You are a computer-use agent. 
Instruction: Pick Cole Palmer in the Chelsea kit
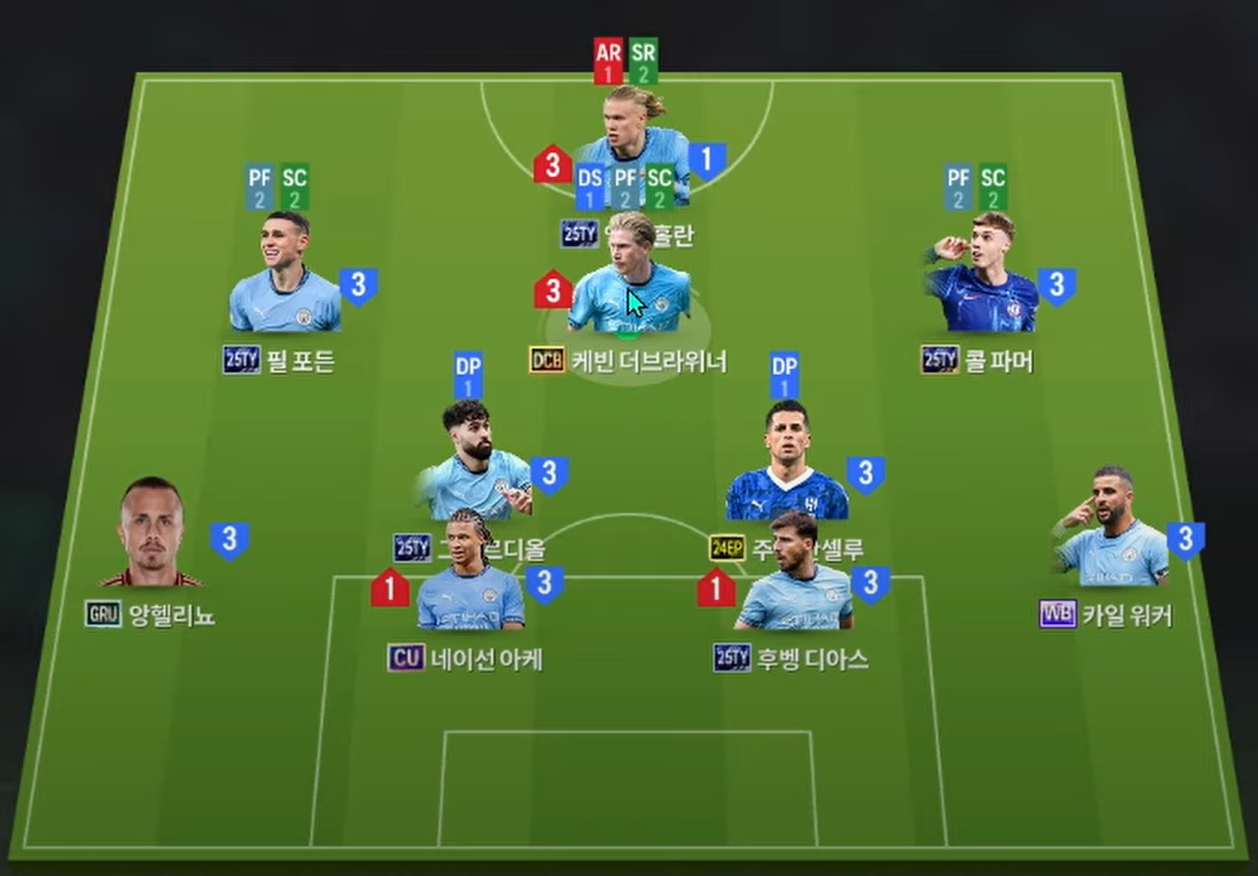click(980, 275)
